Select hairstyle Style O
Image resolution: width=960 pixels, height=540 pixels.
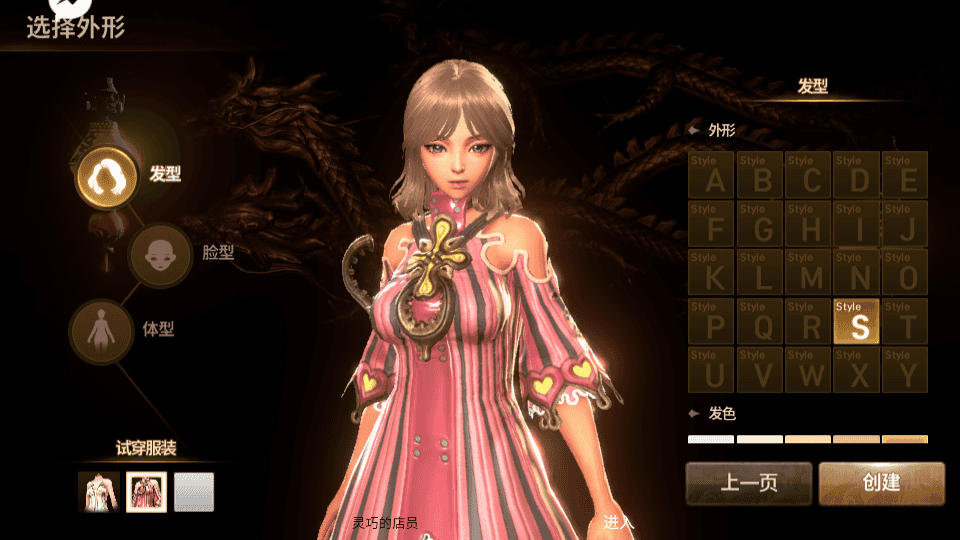tap(905, 272)
